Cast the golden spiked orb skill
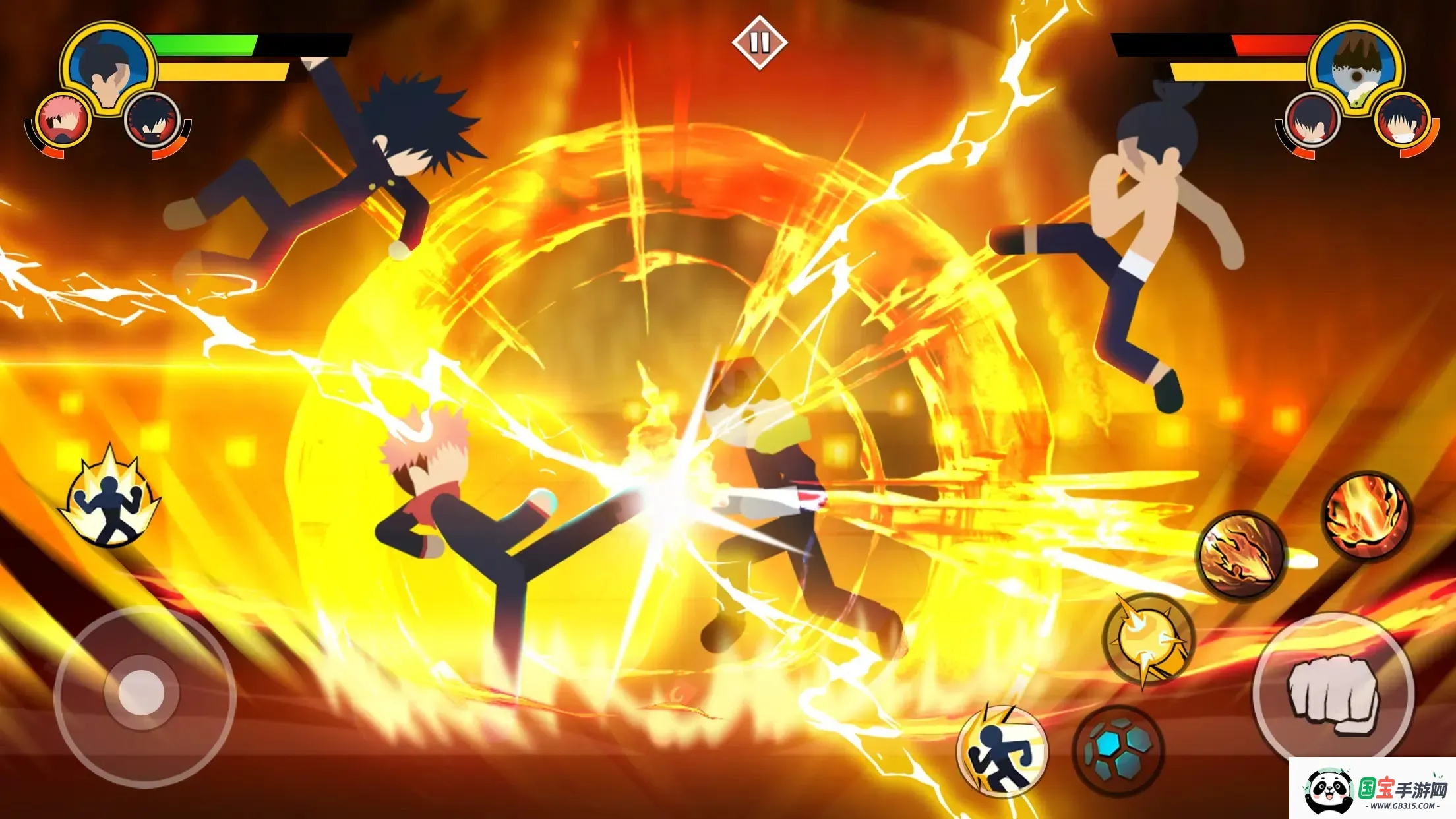This screenshot has width=1456, height=819. [x=1148, y=639]
